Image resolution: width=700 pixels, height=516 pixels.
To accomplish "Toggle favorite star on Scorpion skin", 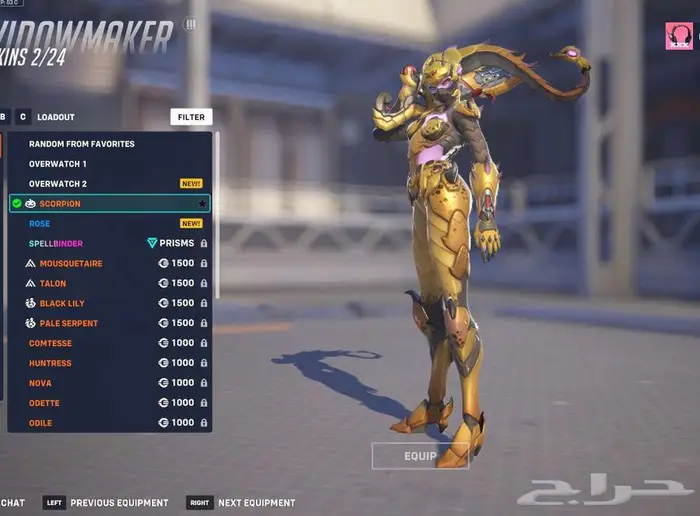I will 201,204.
